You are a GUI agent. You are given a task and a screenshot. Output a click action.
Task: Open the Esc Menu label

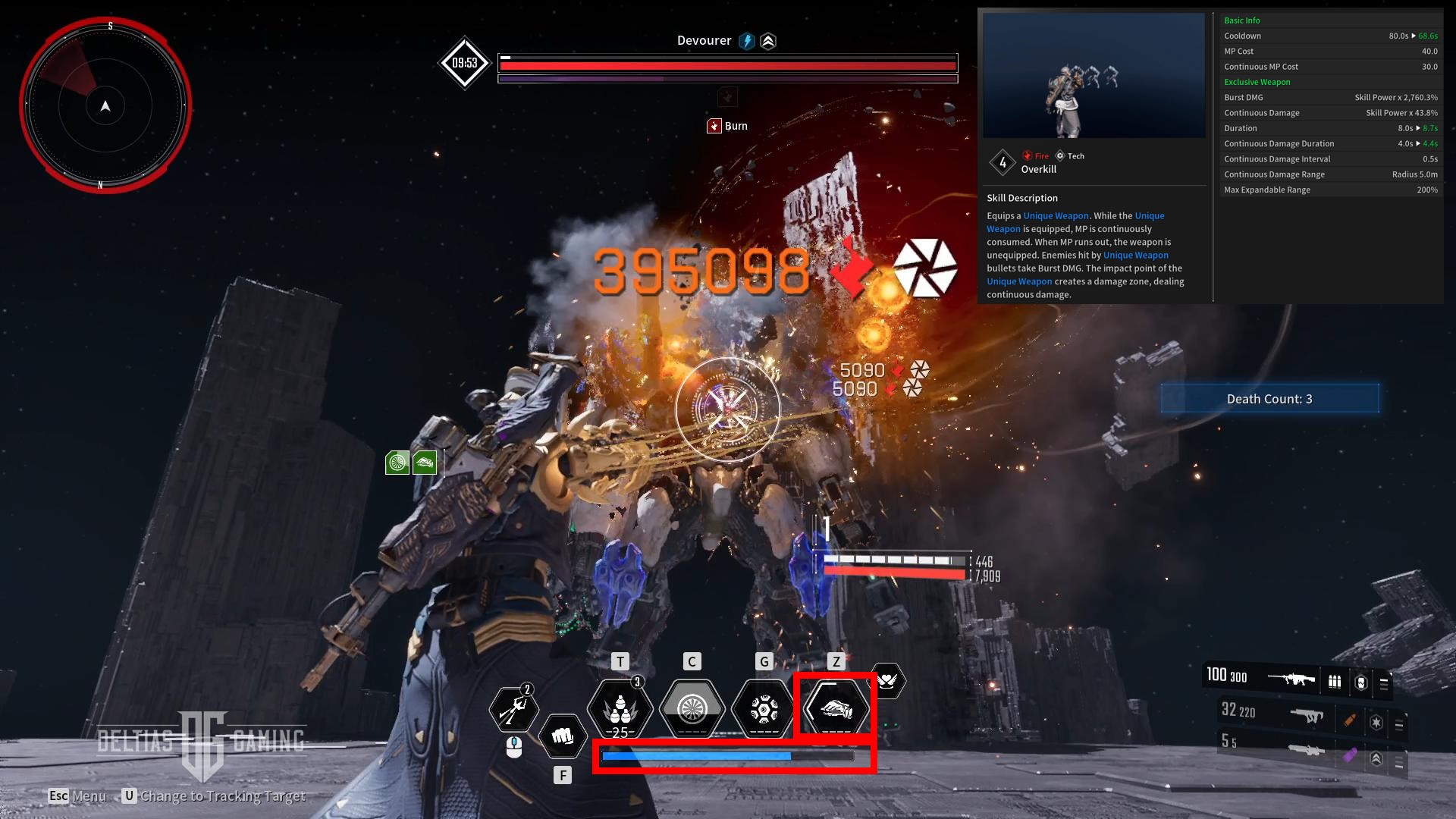[x=77, y=795]
